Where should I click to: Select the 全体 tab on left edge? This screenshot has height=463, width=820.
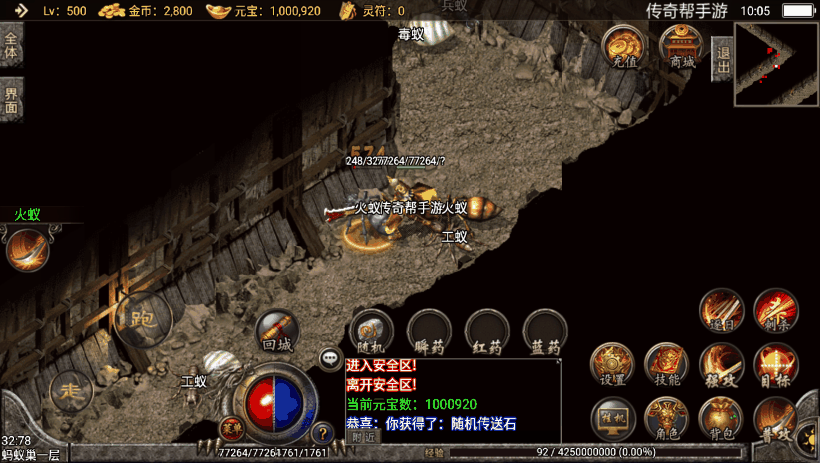click(11, 45)
